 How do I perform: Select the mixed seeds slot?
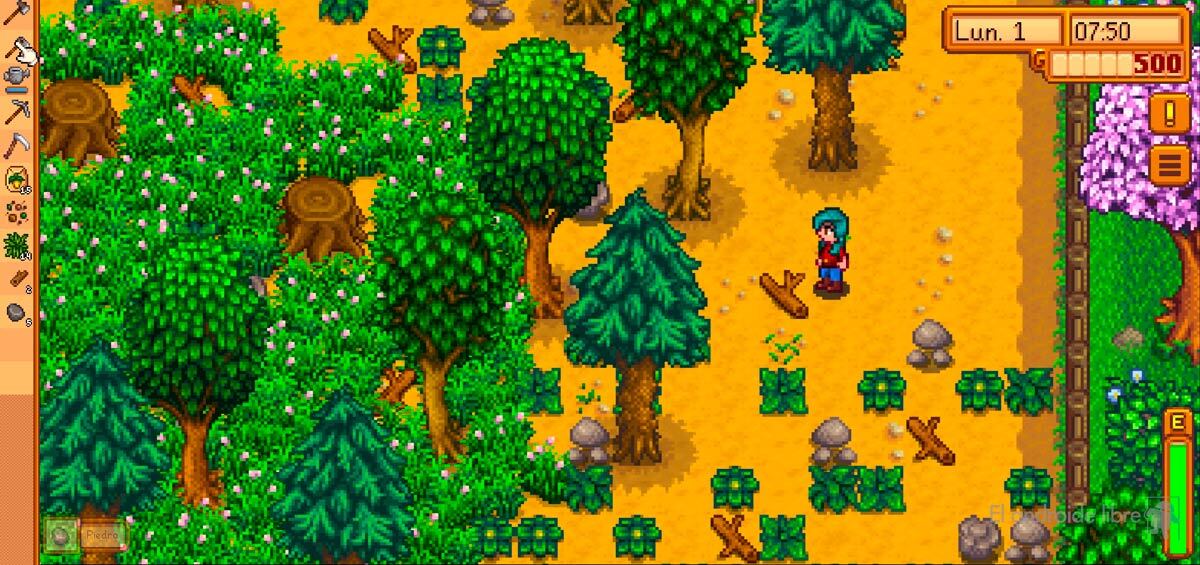17,212
